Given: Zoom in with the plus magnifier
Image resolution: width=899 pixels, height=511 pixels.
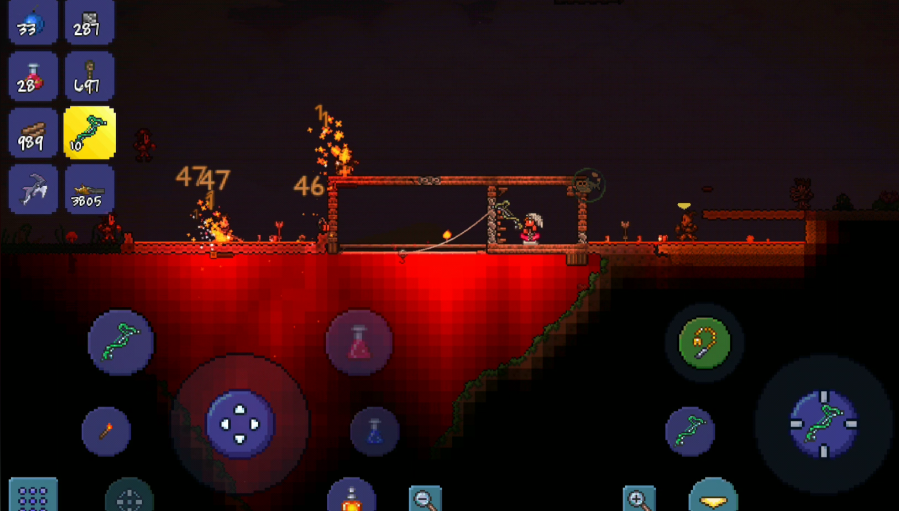Looking at the screenshot, I should coord(638,498).
